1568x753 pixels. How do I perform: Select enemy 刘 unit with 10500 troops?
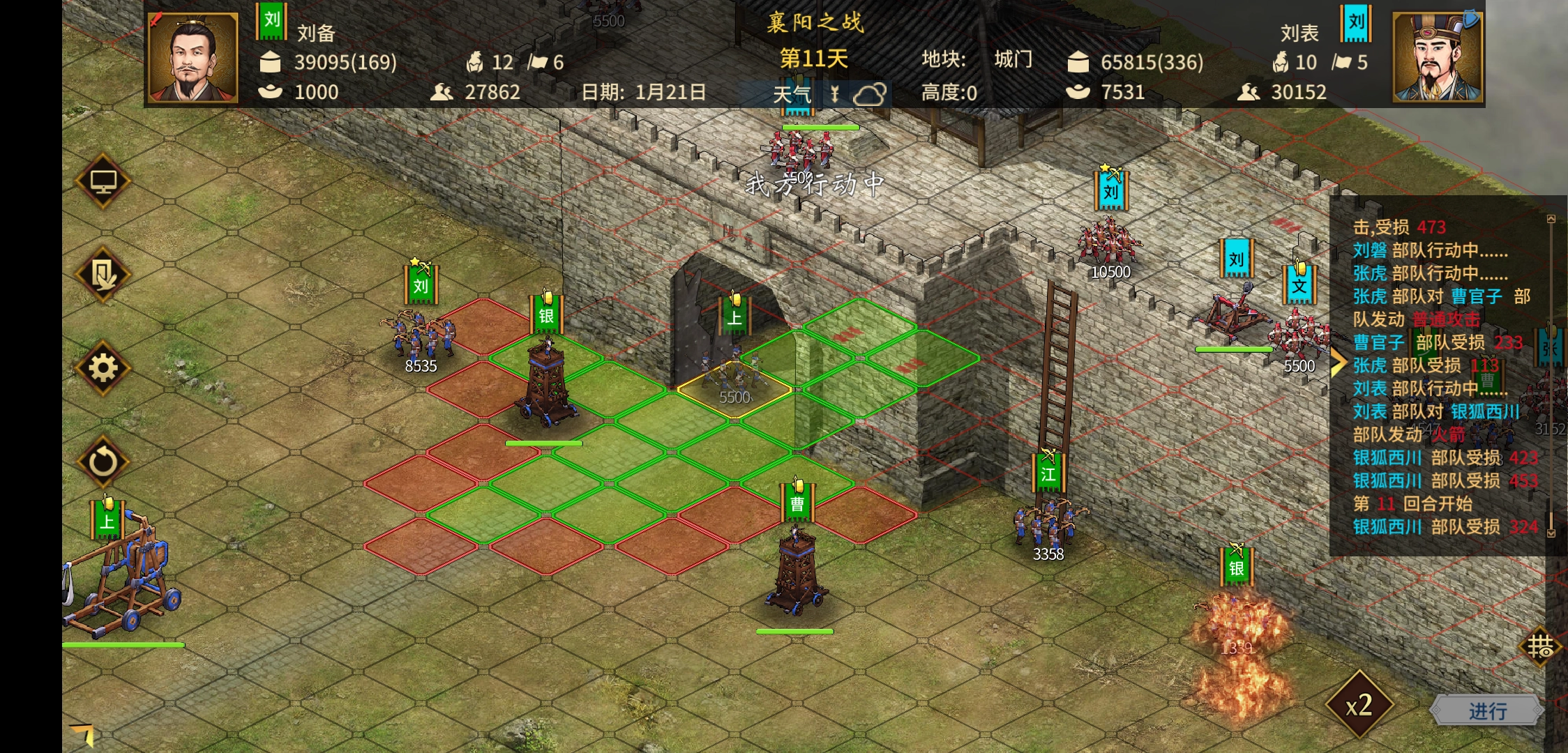pos(1109,241)
